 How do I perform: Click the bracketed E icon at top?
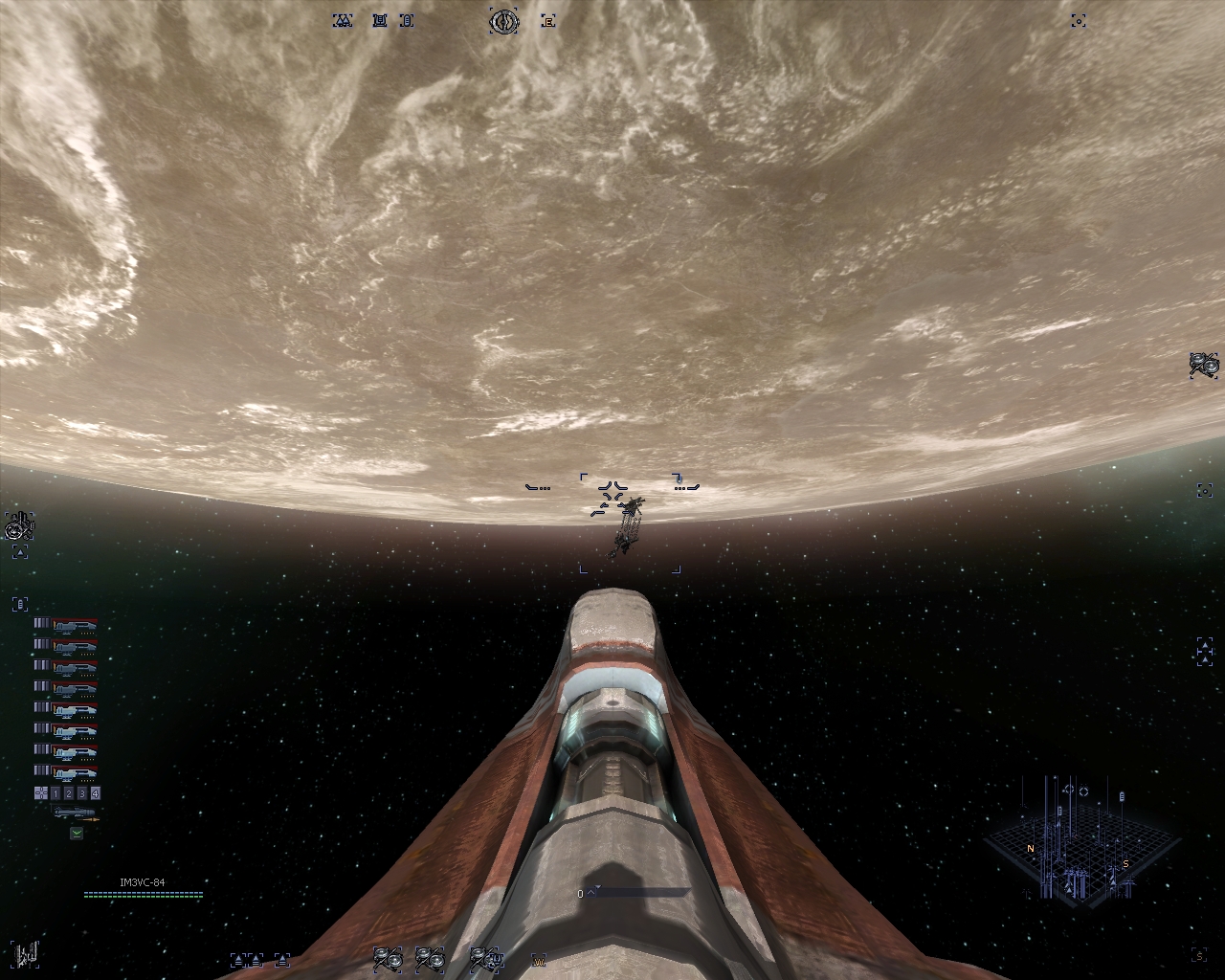[548, 21]
